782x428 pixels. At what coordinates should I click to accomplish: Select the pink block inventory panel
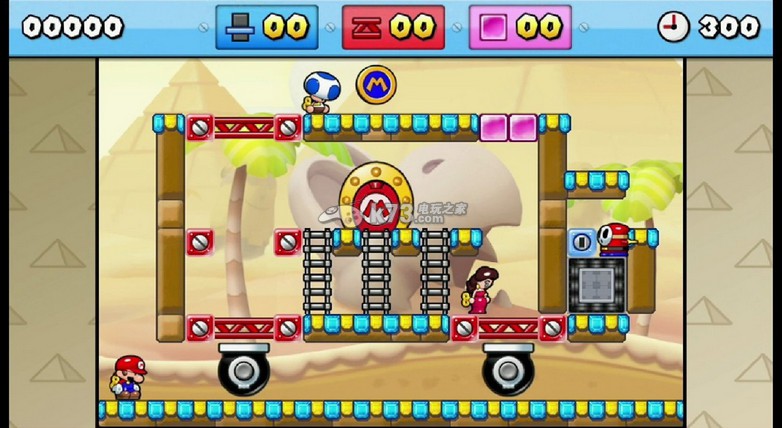click(x=520, y=27)
